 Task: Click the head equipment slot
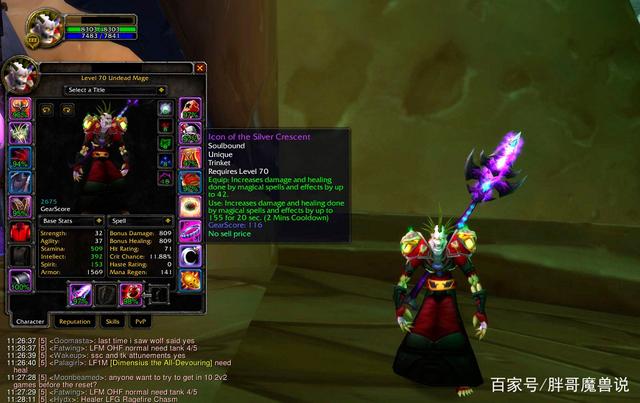[x=21, y=107]
